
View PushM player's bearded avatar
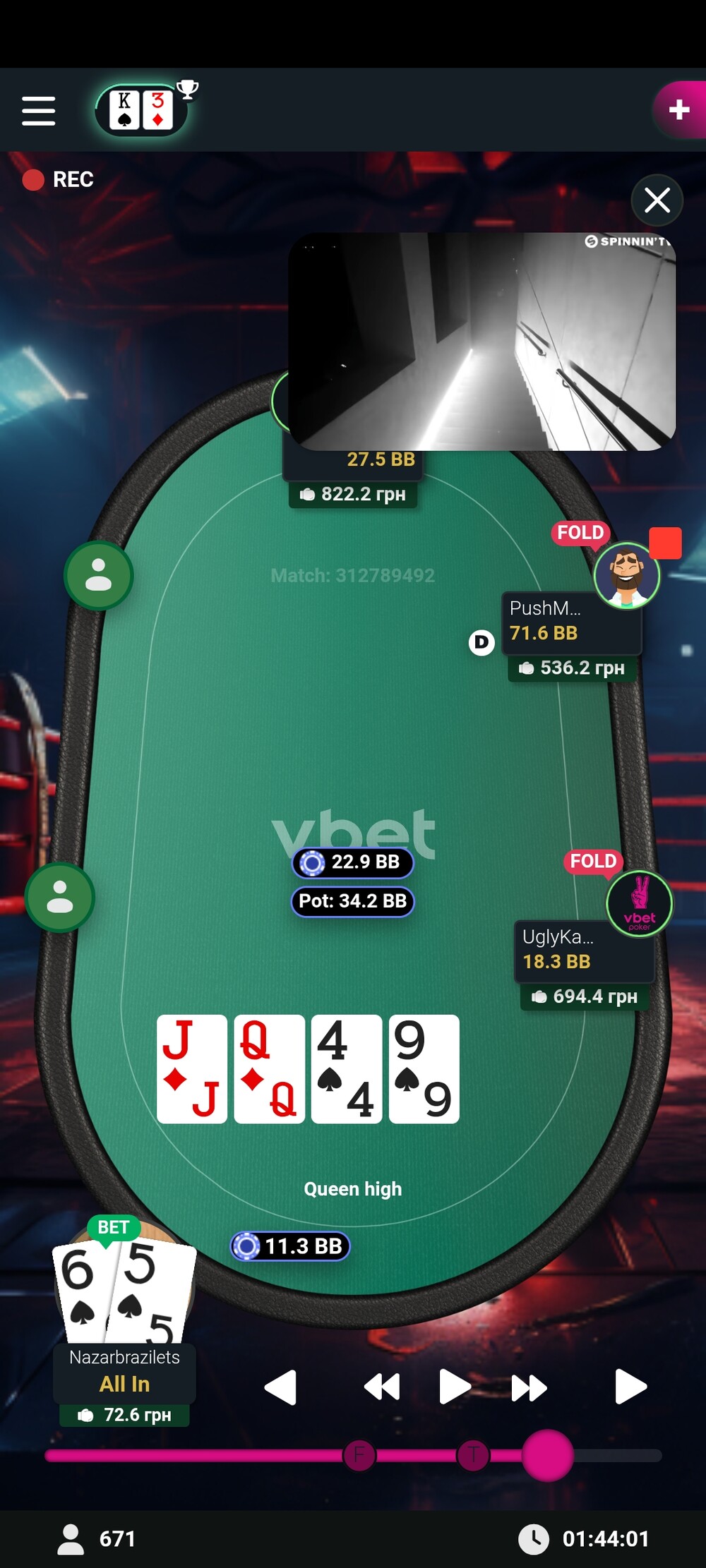(626, 575)
